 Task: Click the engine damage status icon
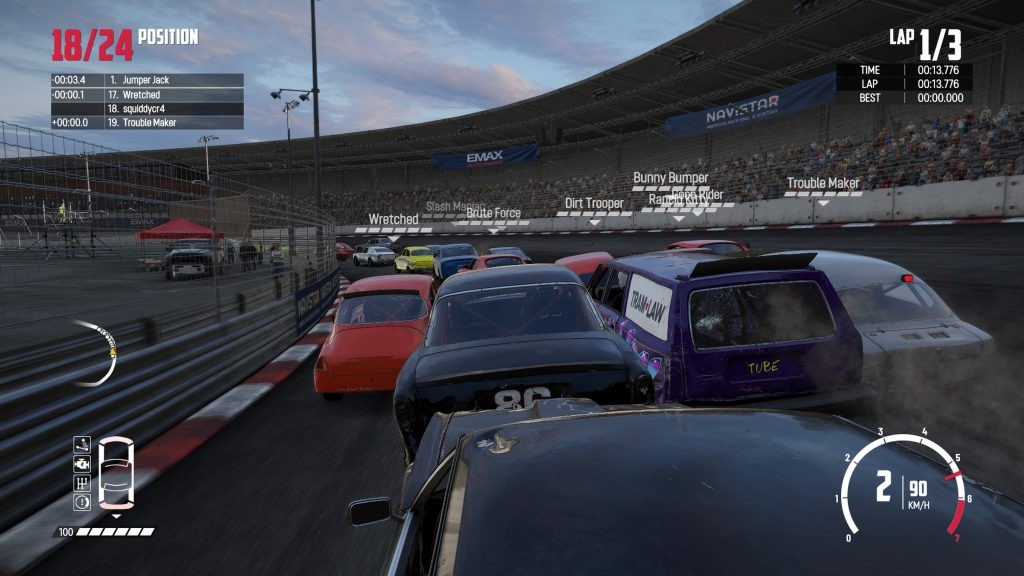click(82, 465)
